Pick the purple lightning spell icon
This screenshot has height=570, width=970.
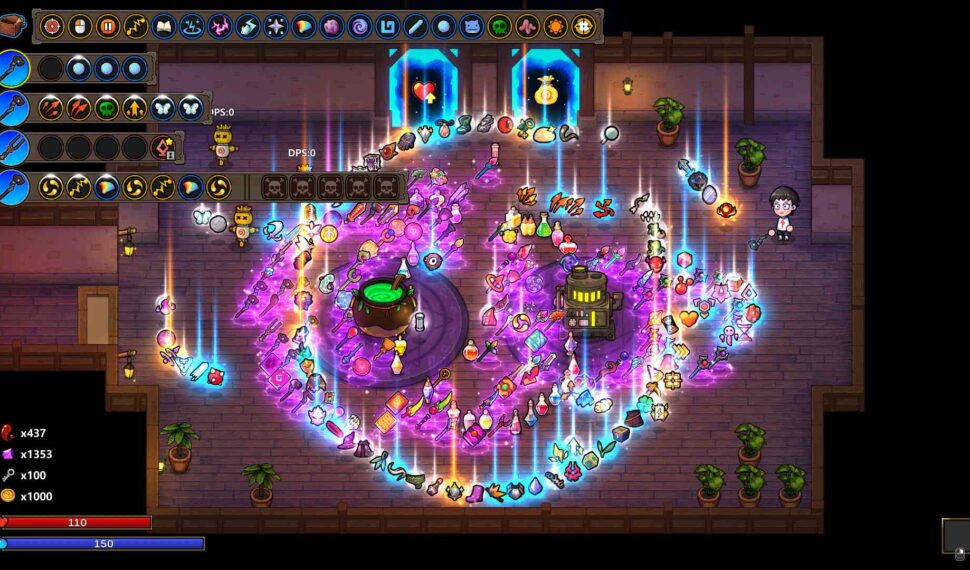click(x=220, y=26)
